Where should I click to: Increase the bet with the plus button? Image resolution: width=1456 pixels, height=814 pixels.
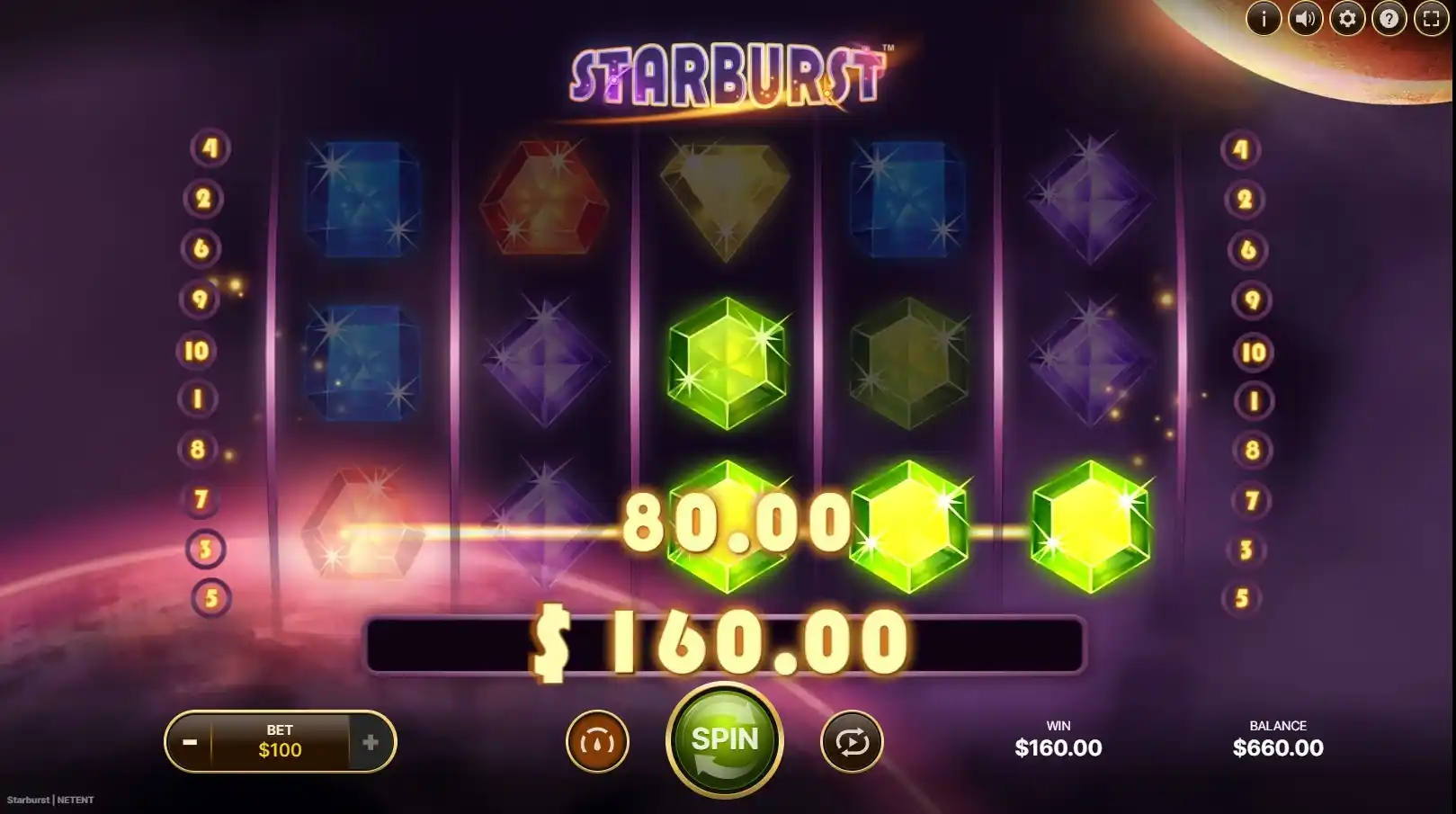[x=371, y=742]
